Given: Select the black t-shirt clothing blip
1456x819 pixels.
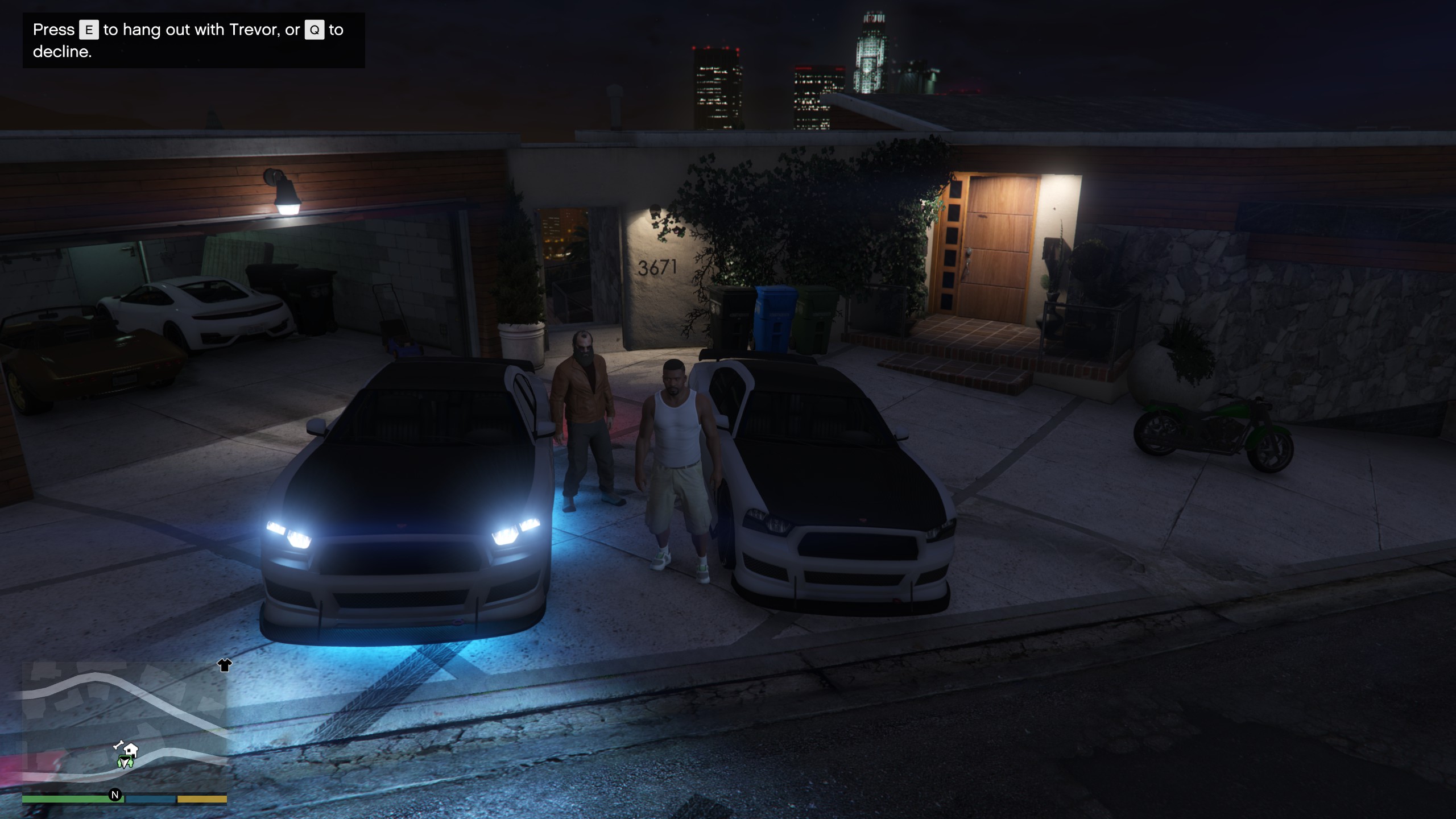Looking at the screenshot, I should [x=224, y=666].
